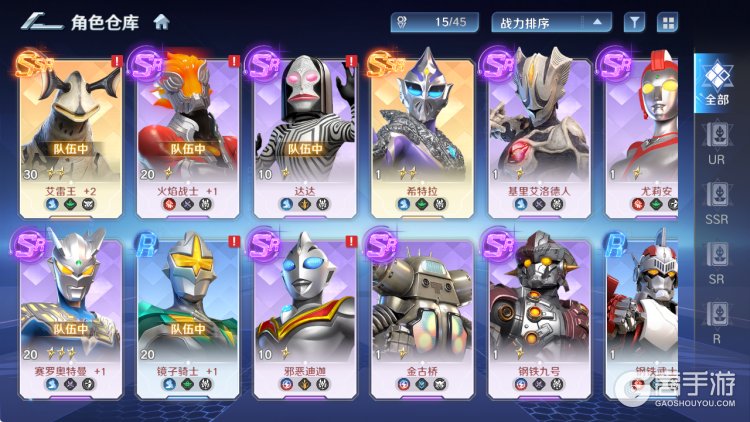
Task: Select the 基里艾洛德人 card
Action: tap(538, 131)
